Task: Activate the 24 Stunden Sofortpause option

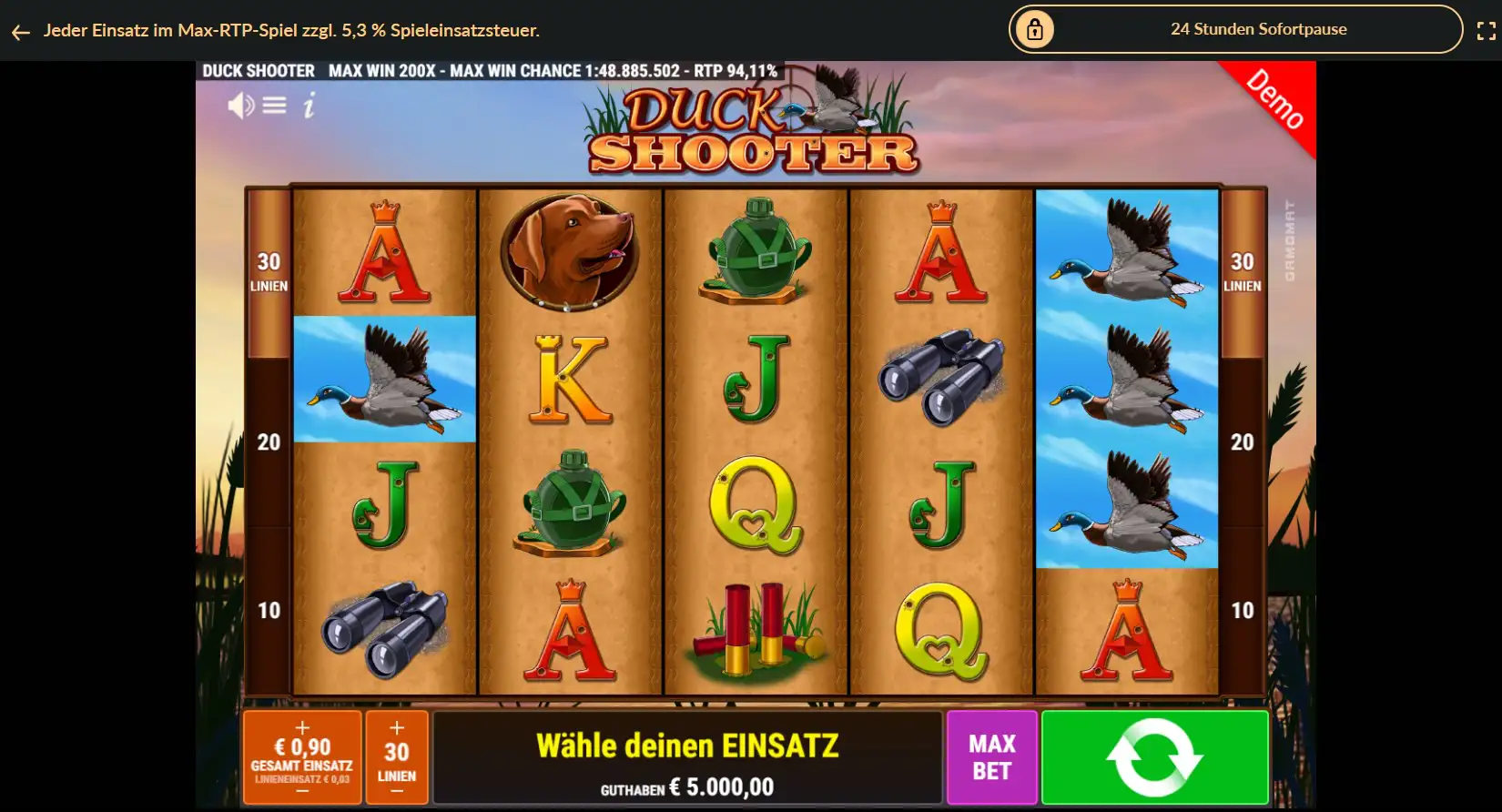Action: (x=1257, y=28)
